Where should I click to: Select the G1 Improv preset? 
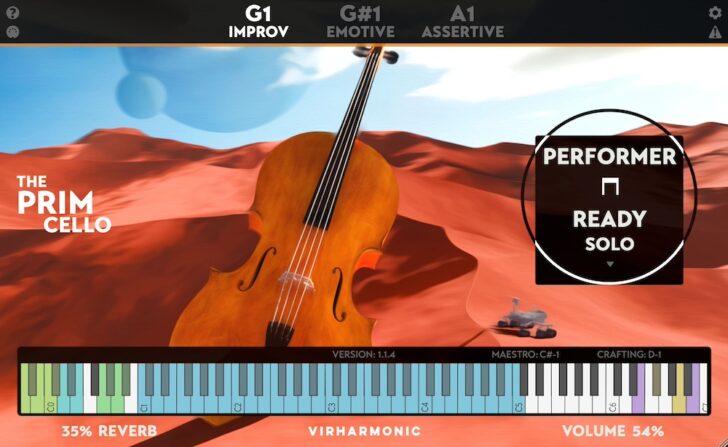pyautogui.click(x=258, y=21)
